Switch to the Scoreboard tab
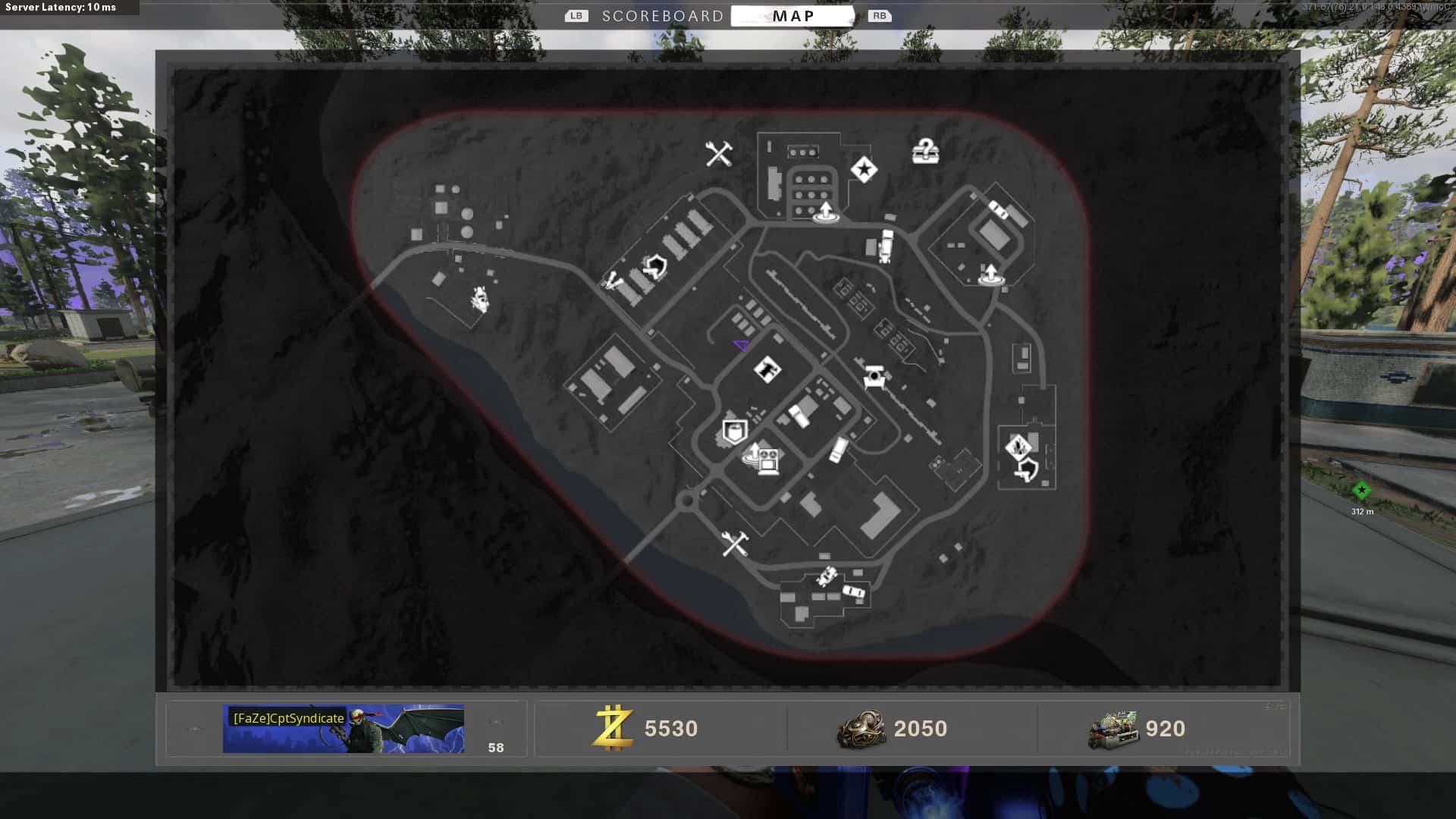This screenshot has height=819, width=1456. point(662,16)
